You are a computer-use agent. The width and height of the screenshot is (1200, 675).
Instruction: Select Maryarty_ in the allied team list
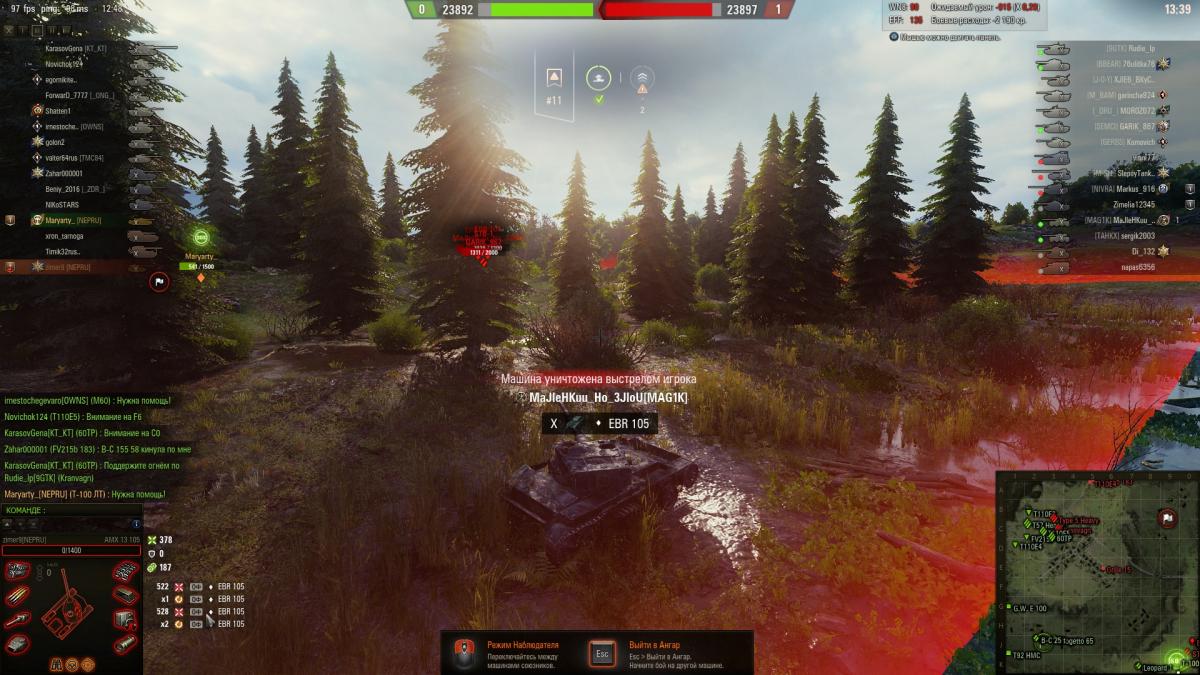click(x=73, y=220)
